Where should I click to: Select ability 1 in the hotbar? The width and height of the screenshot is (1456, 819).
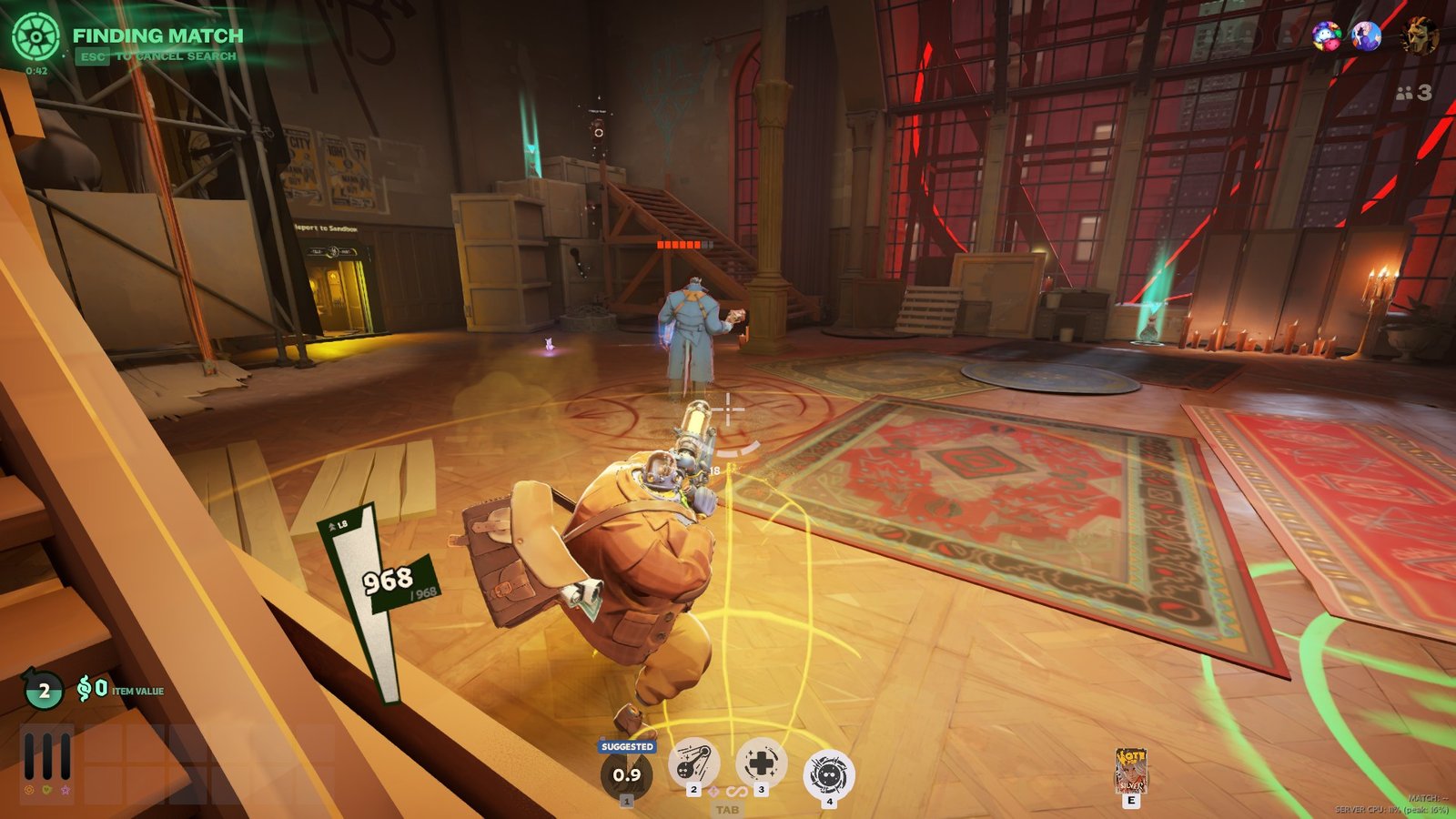pyautogui.click(x=627, y=773)
